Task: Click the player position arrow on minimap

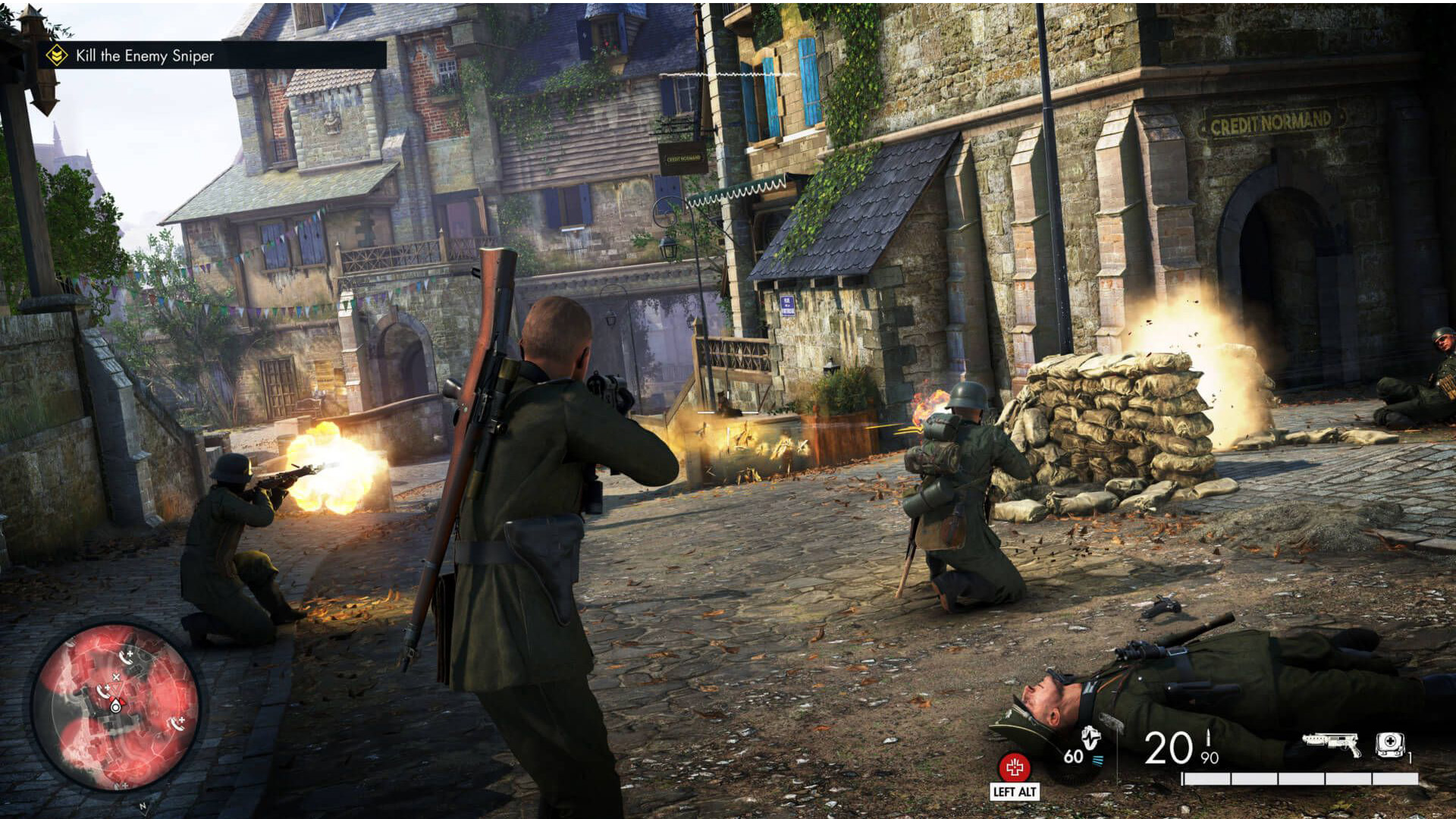Action: coord(115,706)
